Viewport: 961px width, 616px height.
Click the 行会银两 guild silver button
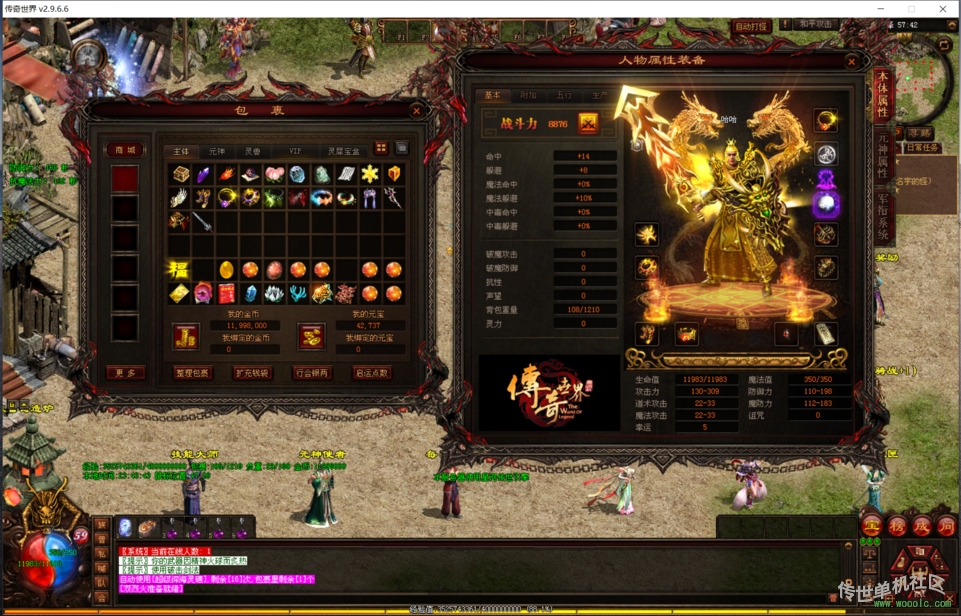[x=312, y=373]
